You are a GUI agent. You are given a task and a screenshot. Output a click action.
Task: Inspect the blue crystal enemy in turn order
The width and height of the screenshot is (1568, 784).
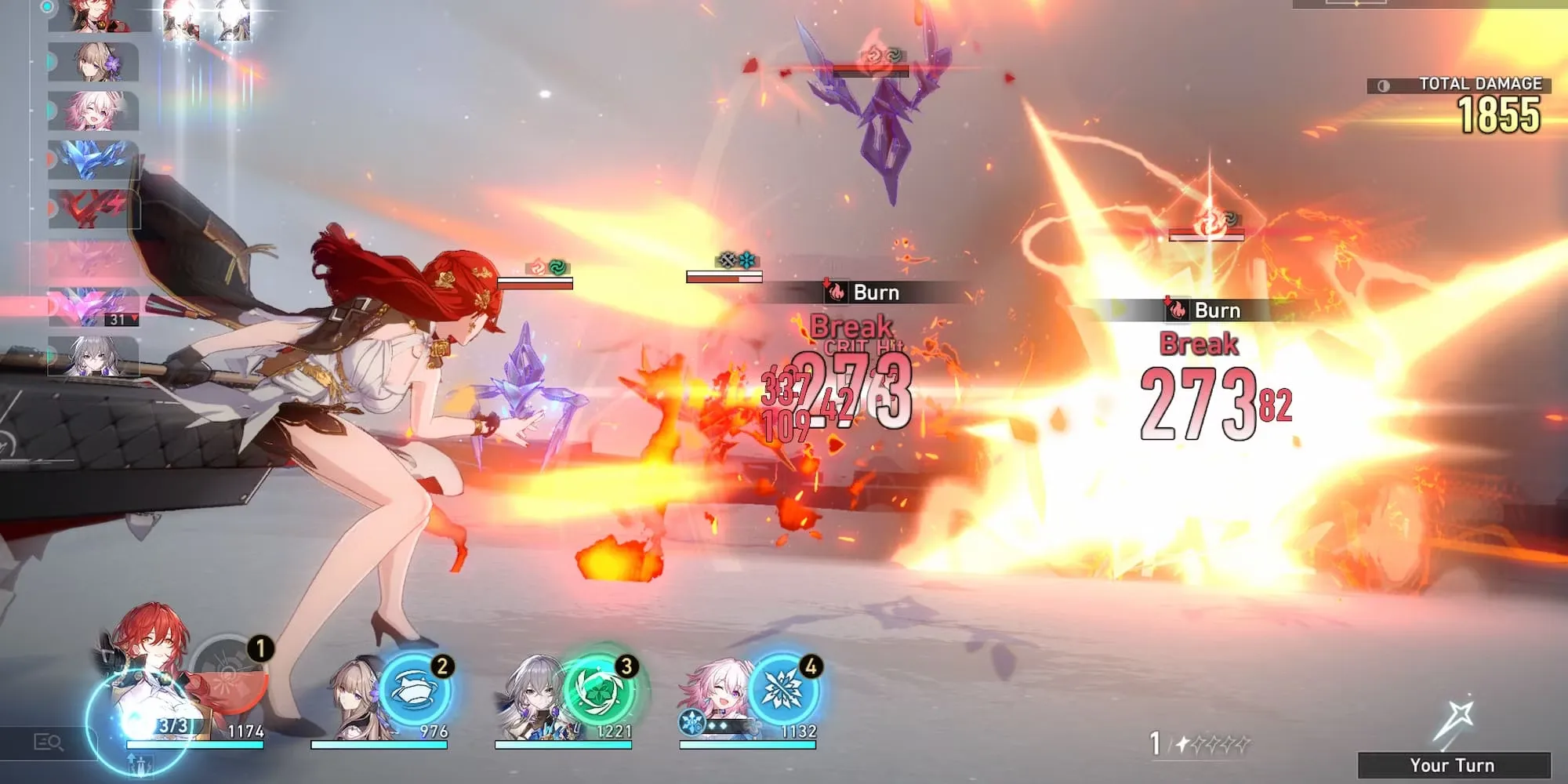93,160
